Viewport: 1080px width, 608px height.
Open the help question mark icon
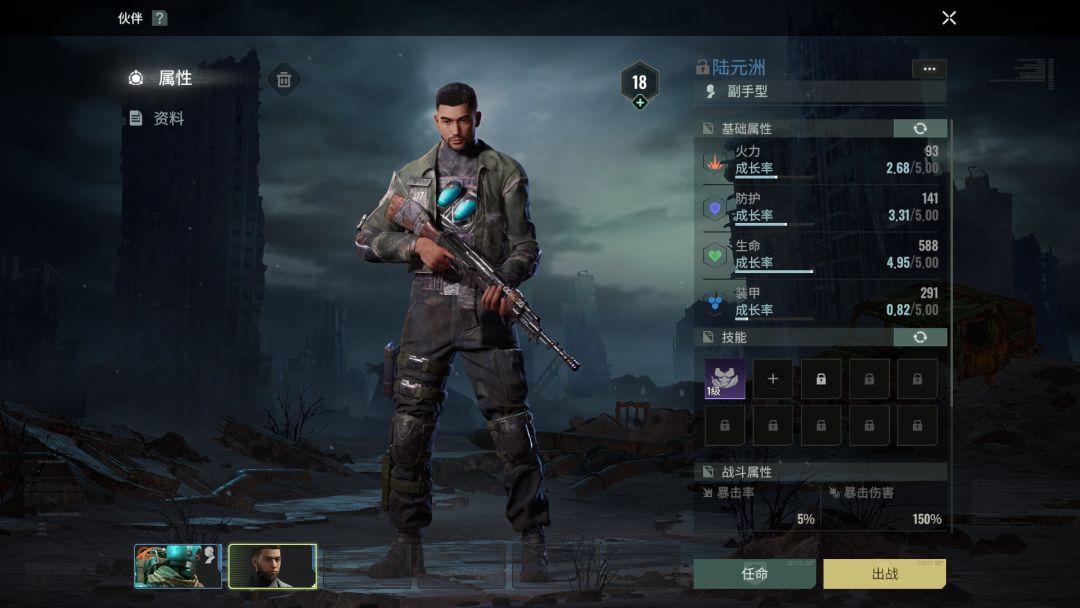pyautogui.click(x=159, y=18)
